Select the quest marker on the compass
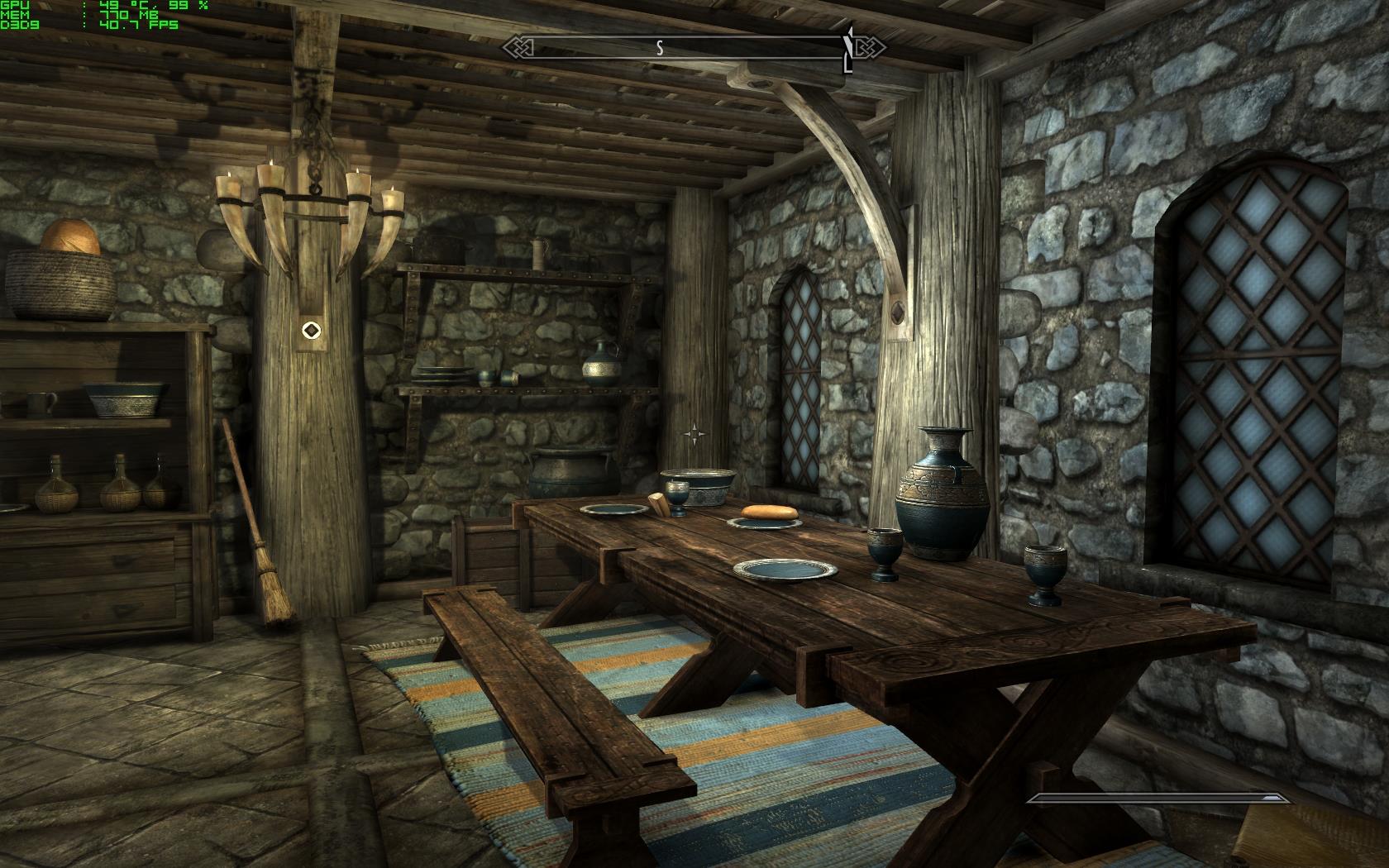The width and height of the screenshot is (1389, 868). pos(848,50)
